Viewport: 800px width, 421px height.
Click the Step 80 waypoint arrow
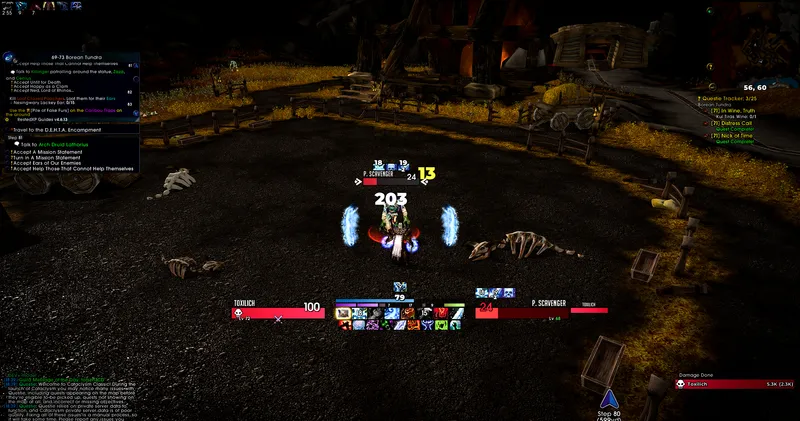click(x=604, y=397)
